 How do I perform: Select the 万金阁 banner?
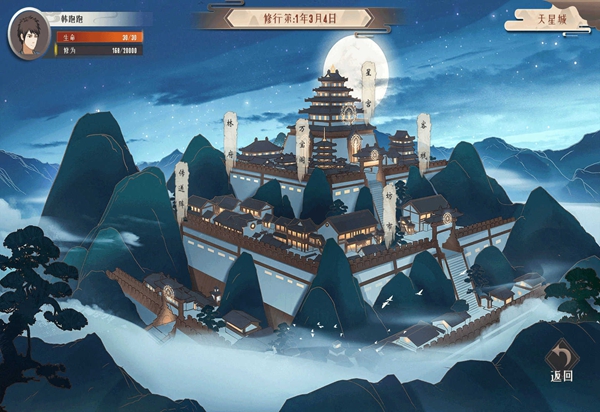coord(302,143)
